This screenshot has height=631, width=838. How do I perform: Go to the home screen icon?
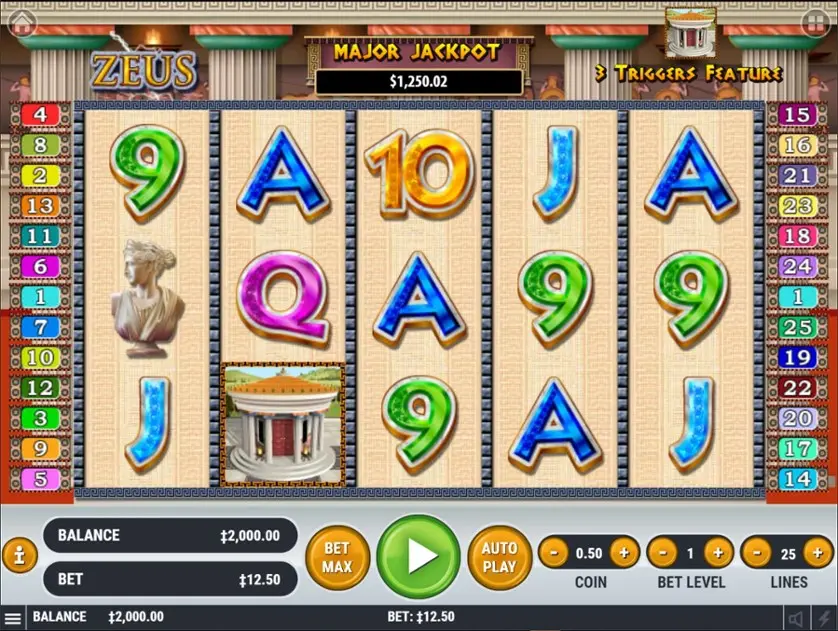[21, 22]
